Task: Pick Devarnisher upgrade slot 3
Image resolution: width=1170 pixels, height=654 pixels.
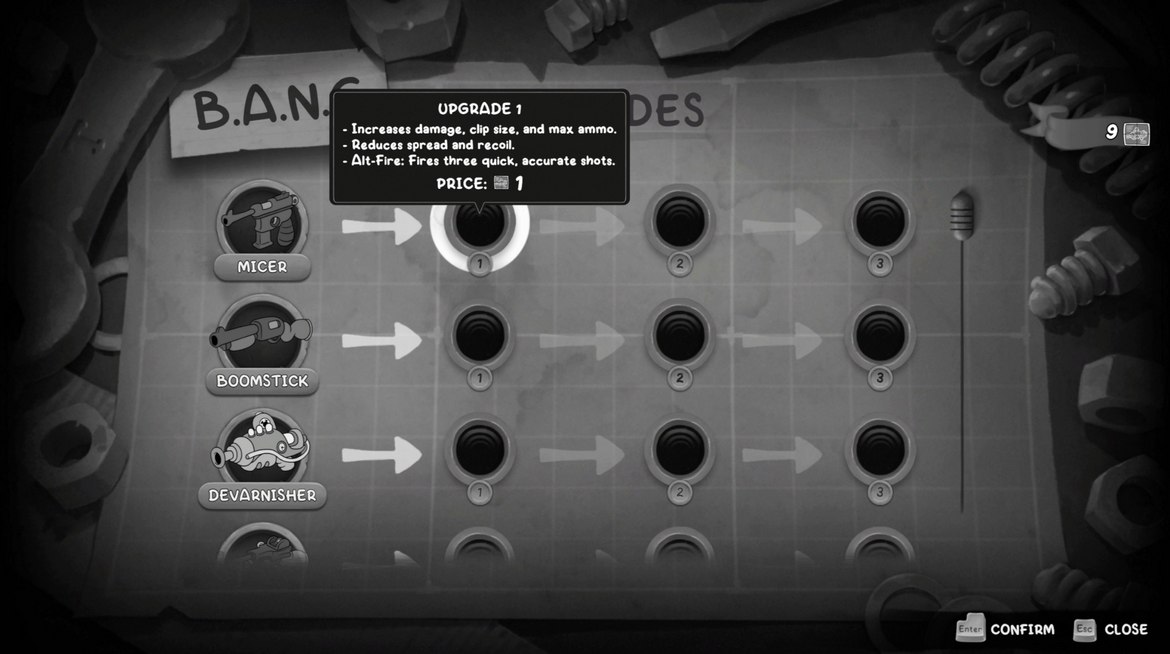Action: [880, 451]
